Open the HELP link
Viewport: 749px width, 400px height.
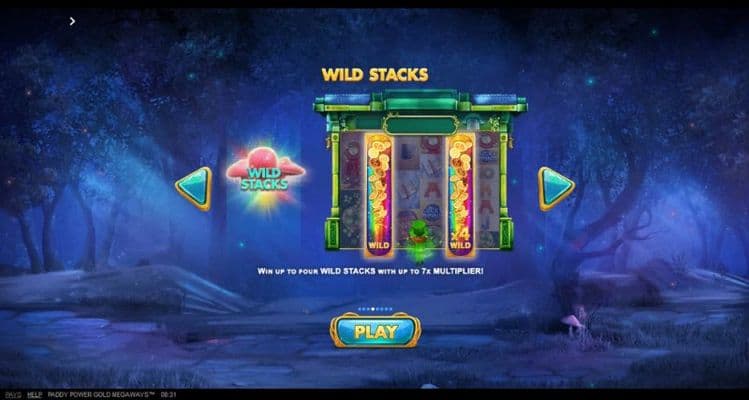tap(34, 395)
